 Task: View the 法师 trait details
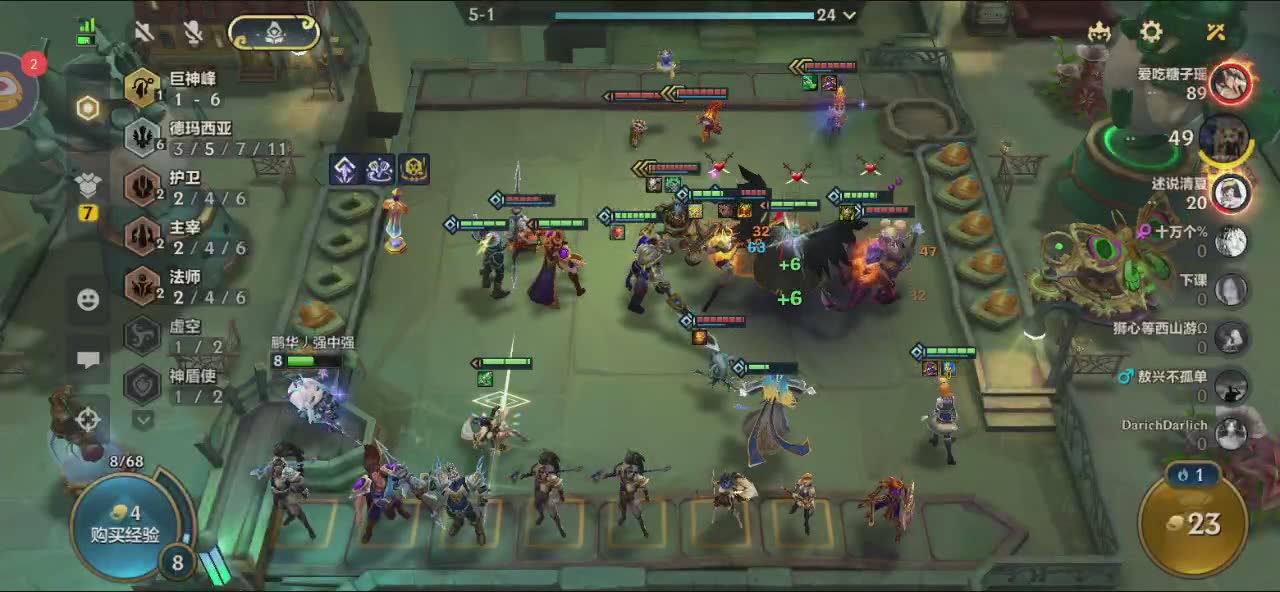143,286
